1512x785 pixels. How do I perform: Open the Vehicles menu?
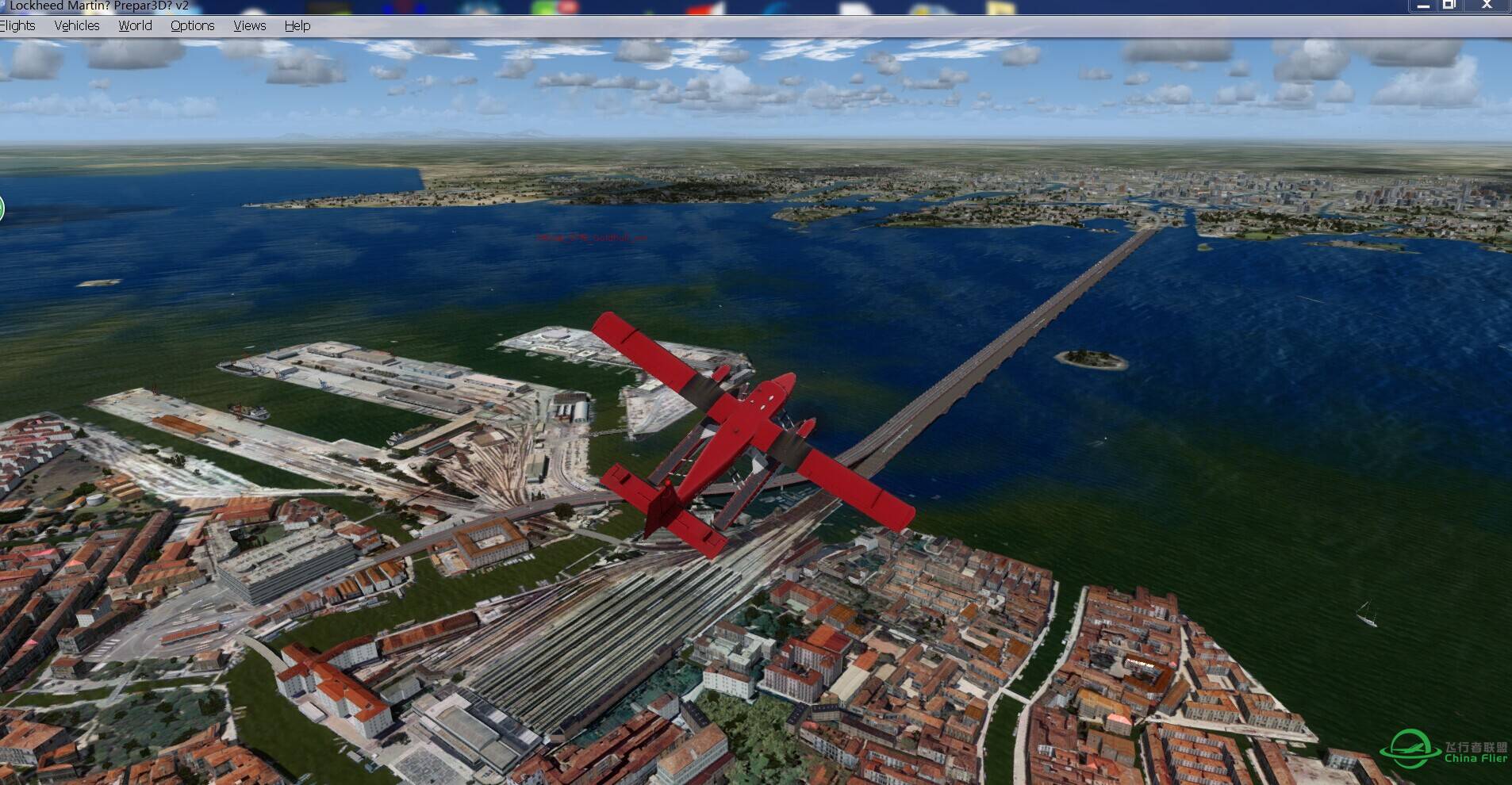tap(77, 25)
